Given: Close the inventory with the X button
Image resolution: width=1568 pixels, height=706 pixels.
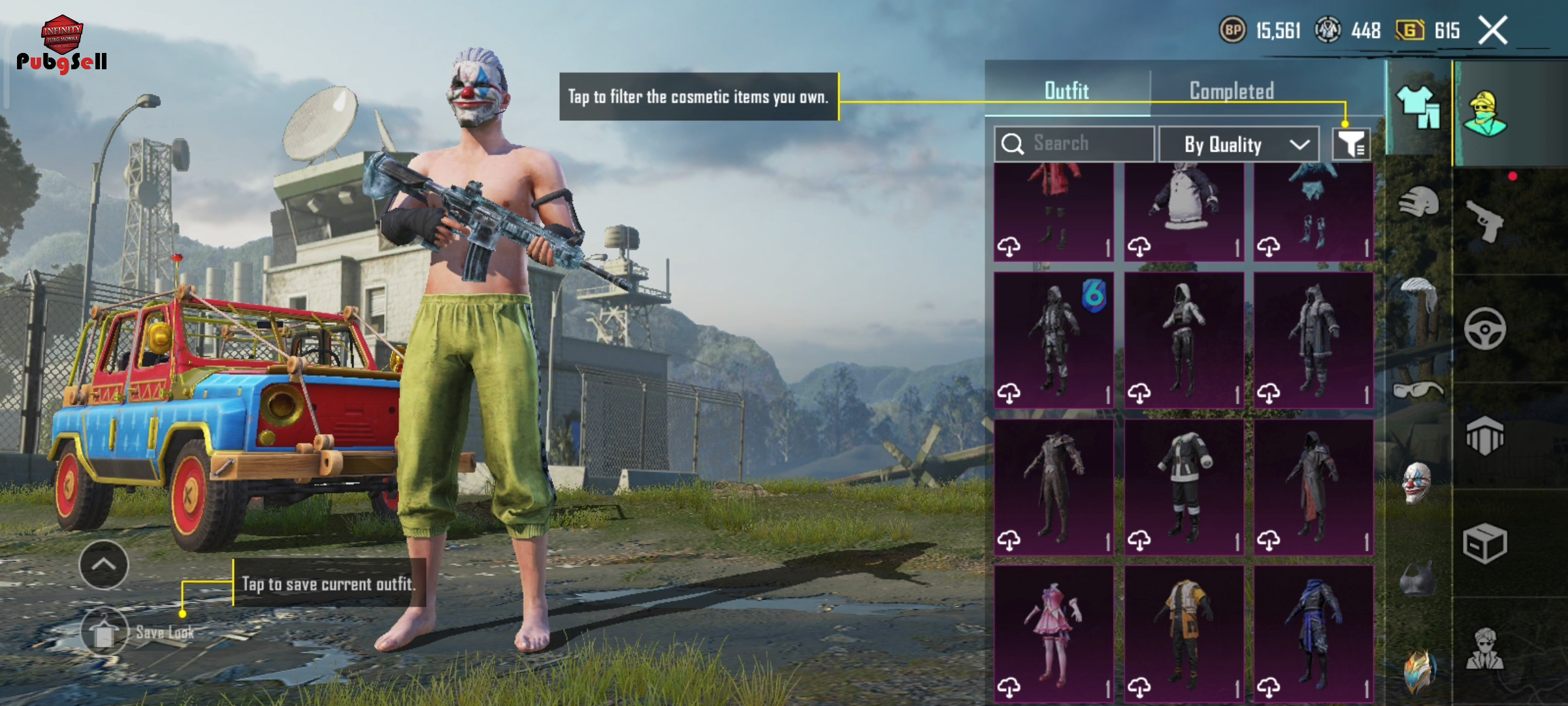Looking at the screenshot, I should pyautogui.click(x=1493, y=30).
